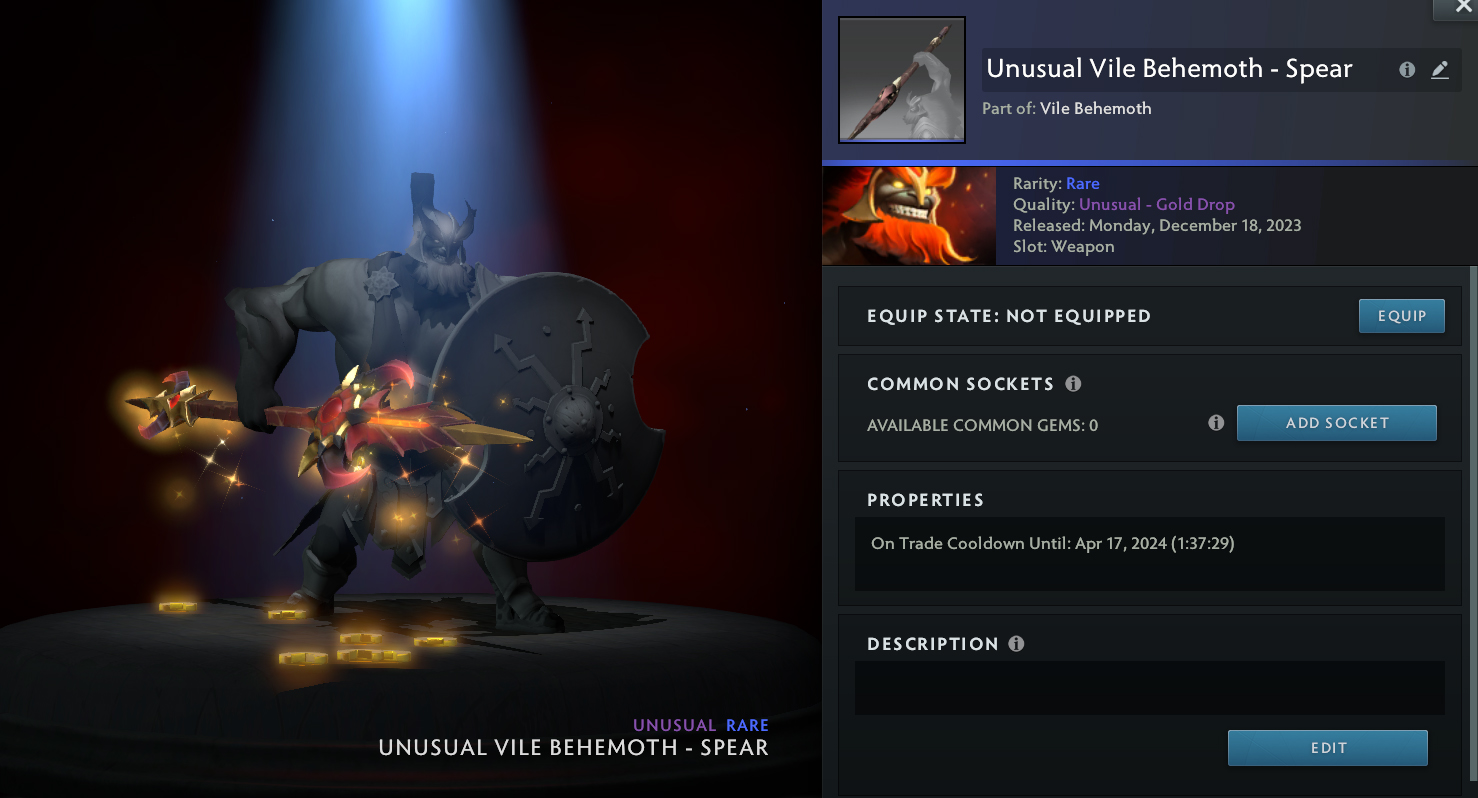
Task: Show info beside Available Common Gems
Action: tap(1216, 423)
